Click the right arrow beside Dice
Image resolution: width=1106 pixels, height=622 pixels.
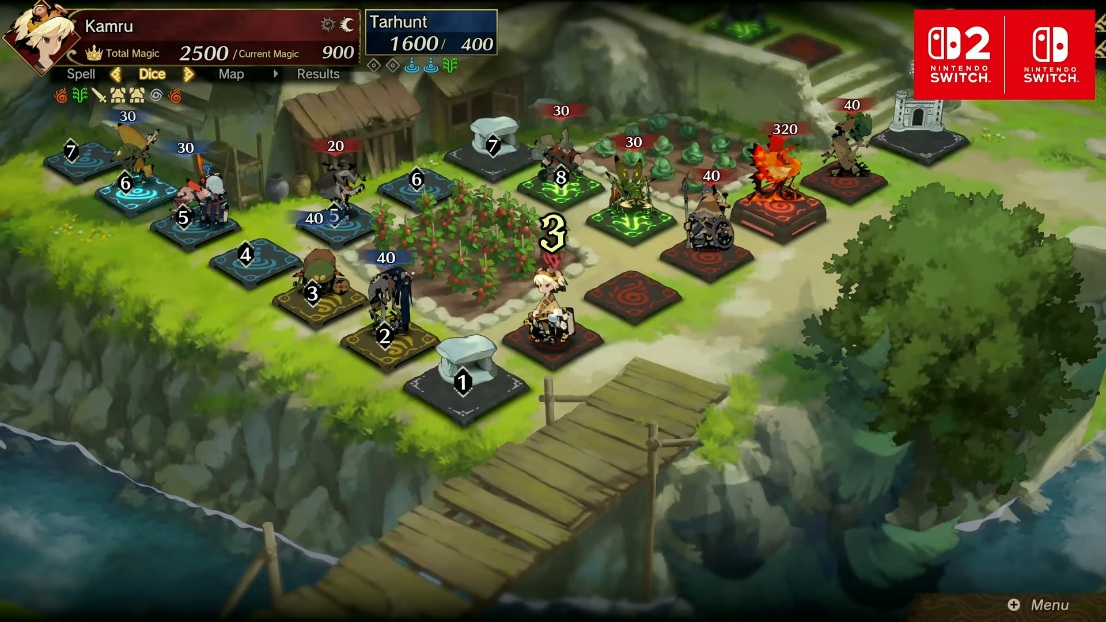(x=187, y=74)
